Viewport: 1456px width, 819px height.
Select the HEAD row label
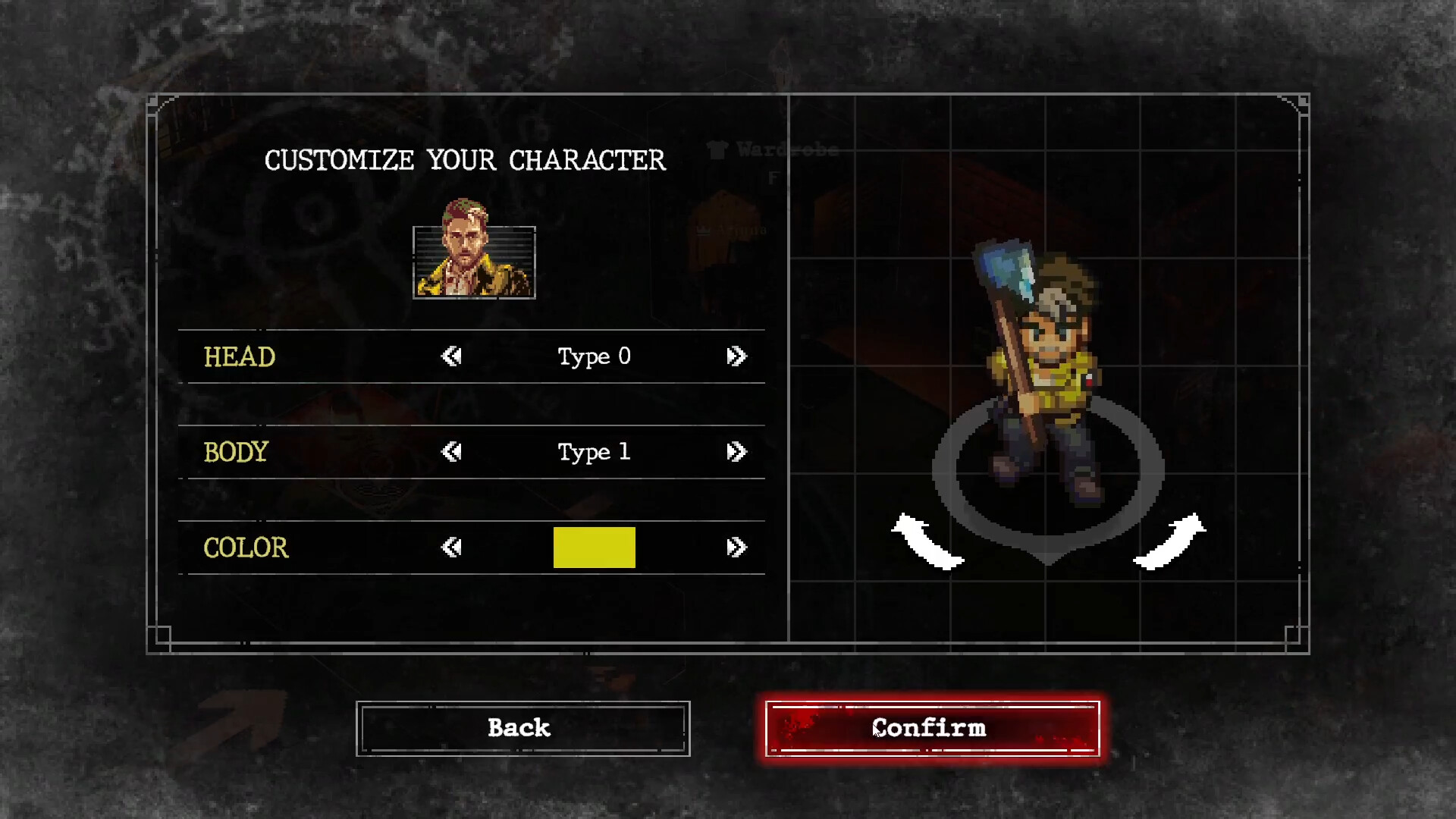point(240,356)
